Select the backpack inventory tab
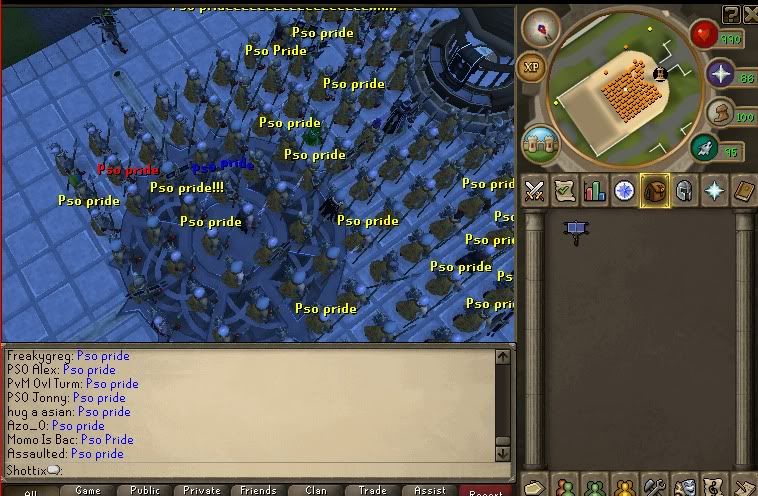Screen dimensions: 758x496 pyautogui.click(x=655, y=190)
